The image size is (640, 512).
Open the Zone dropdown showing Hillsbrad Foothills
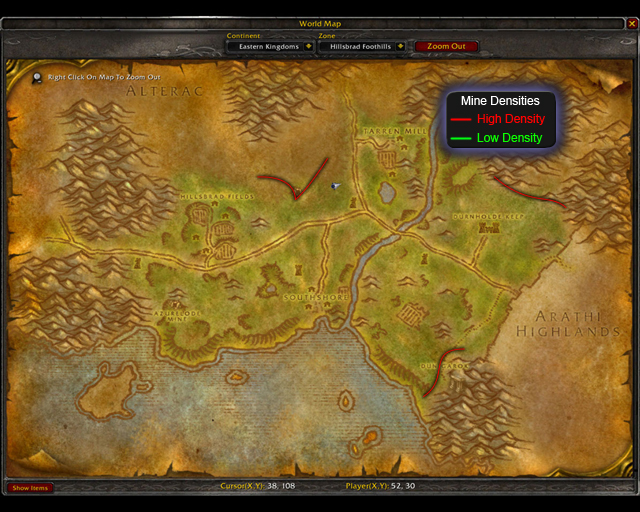pyautogui.click(x=401, y=46)
